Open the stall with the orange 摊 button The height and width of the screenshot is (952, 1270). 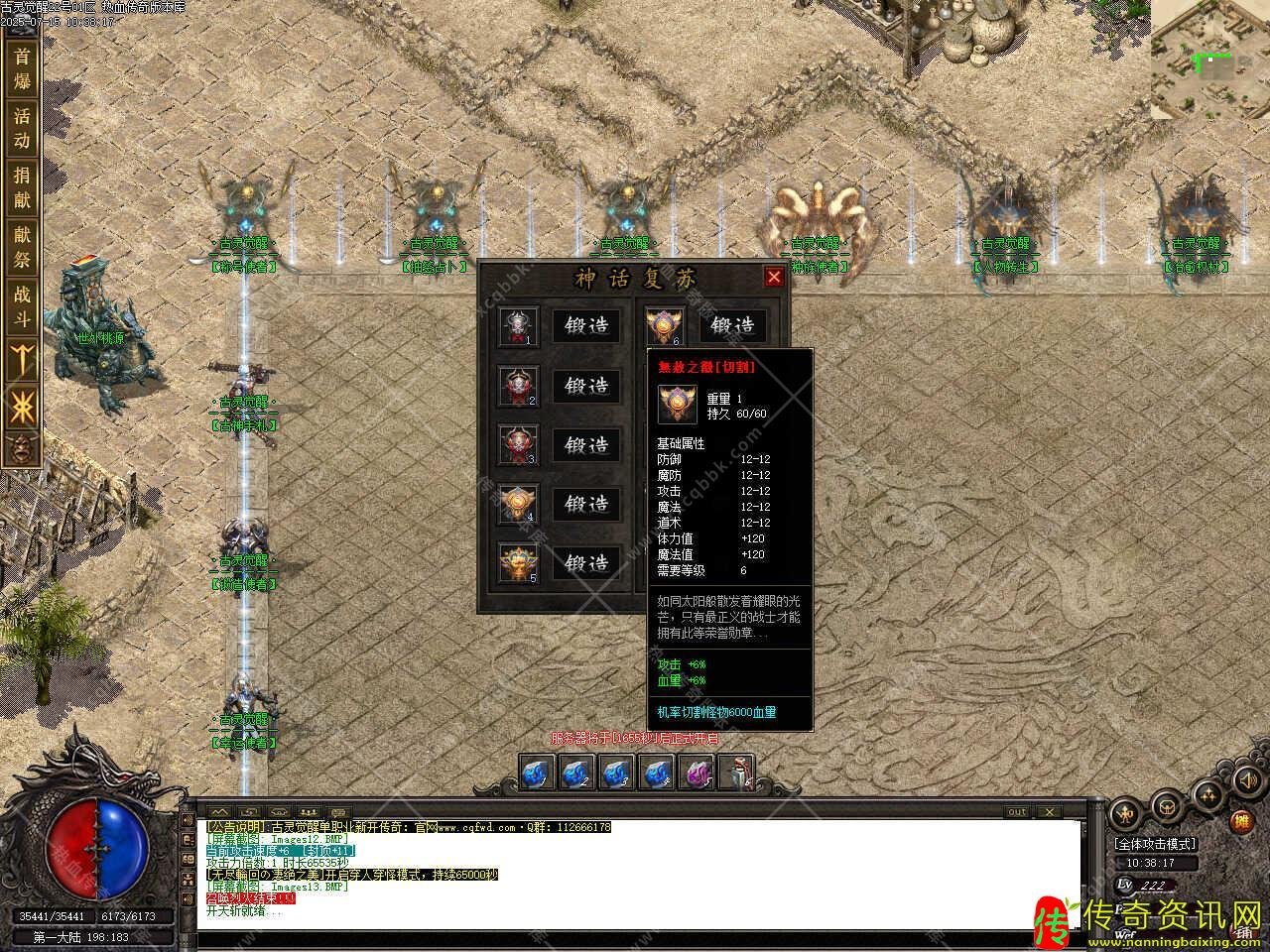(1240, 821)
